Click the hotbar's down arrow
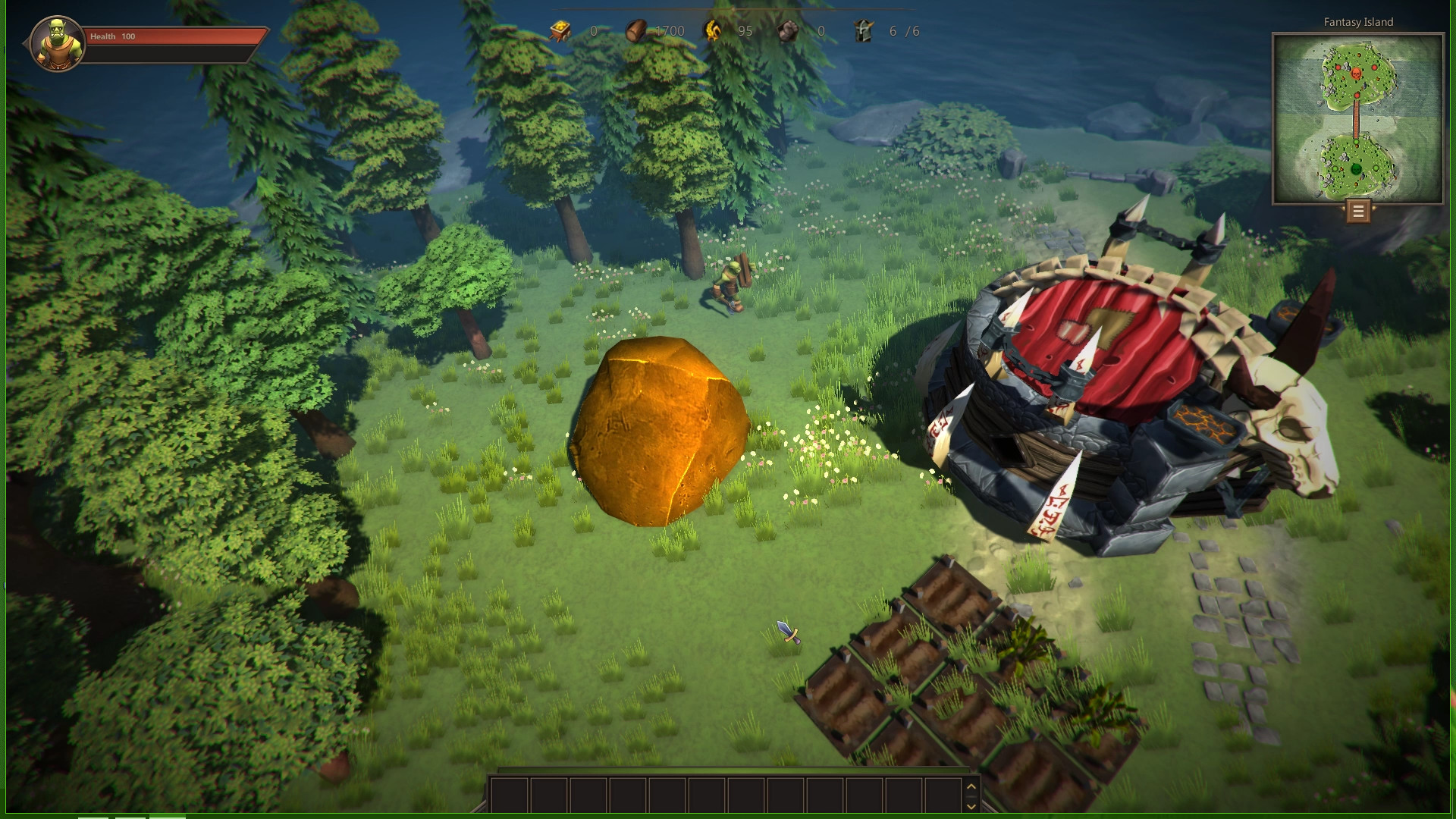Screen dimensions: 1456x819 pos(971,806)
